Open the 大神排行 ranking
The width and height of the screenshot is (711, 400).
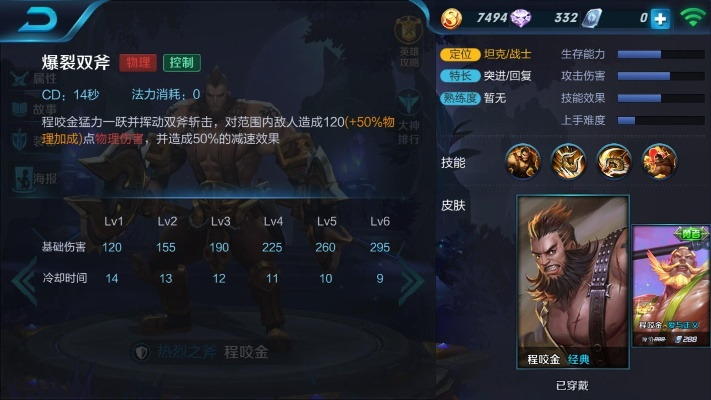click(x=410, y=118)
